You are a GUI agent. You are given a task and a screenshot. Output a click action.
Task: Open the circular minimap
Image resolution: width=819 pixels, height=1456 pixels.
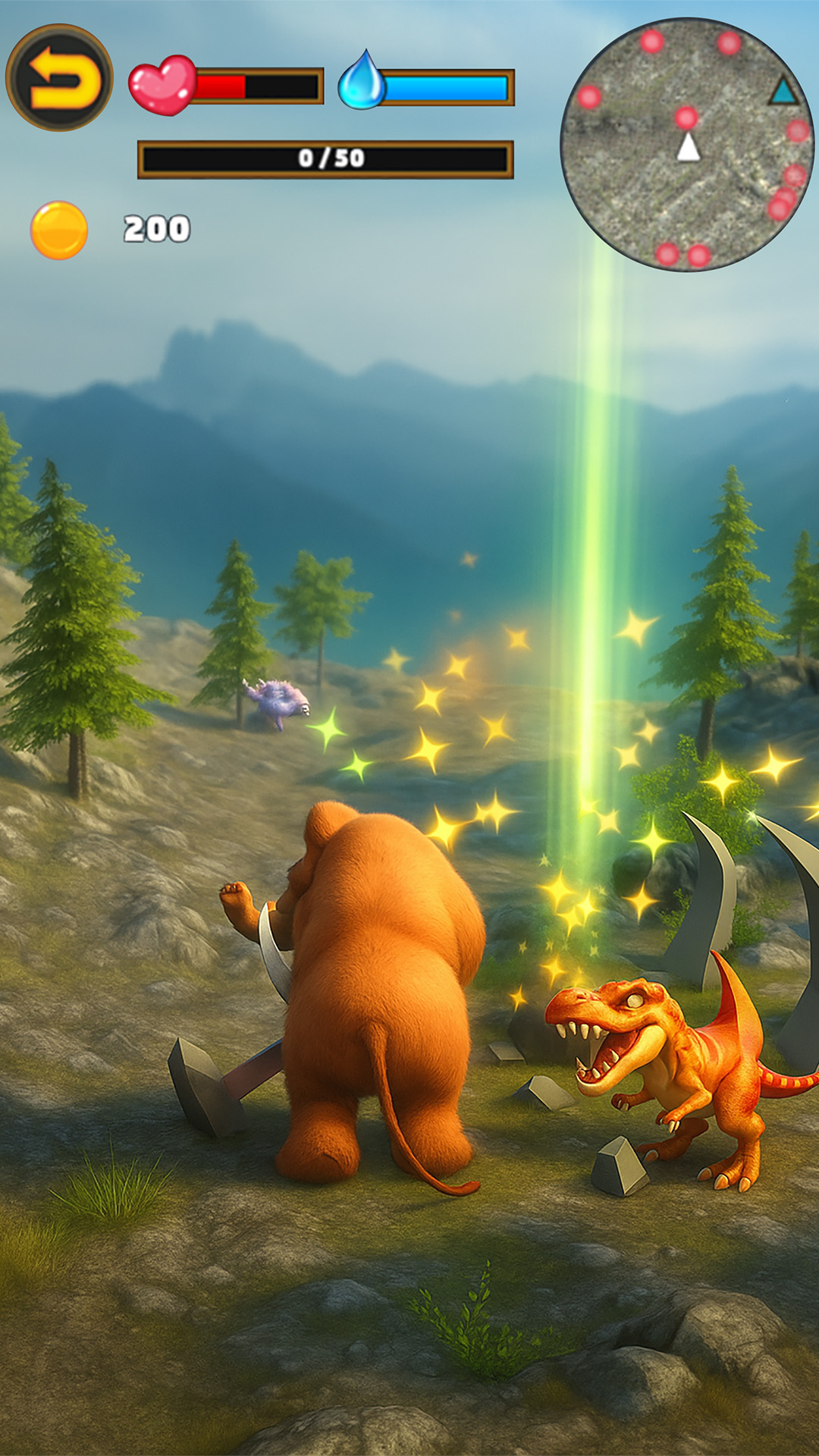686,144
